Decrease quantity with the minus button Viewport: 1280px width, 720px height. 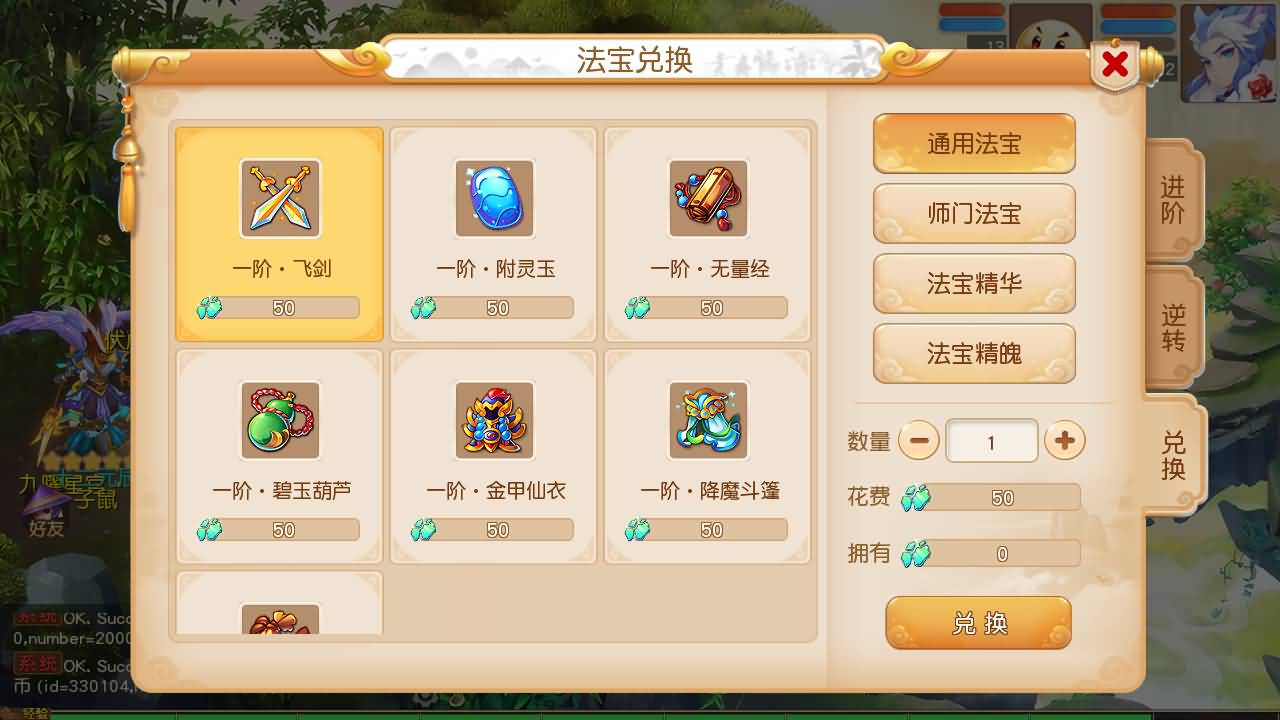tap(919, 440)
